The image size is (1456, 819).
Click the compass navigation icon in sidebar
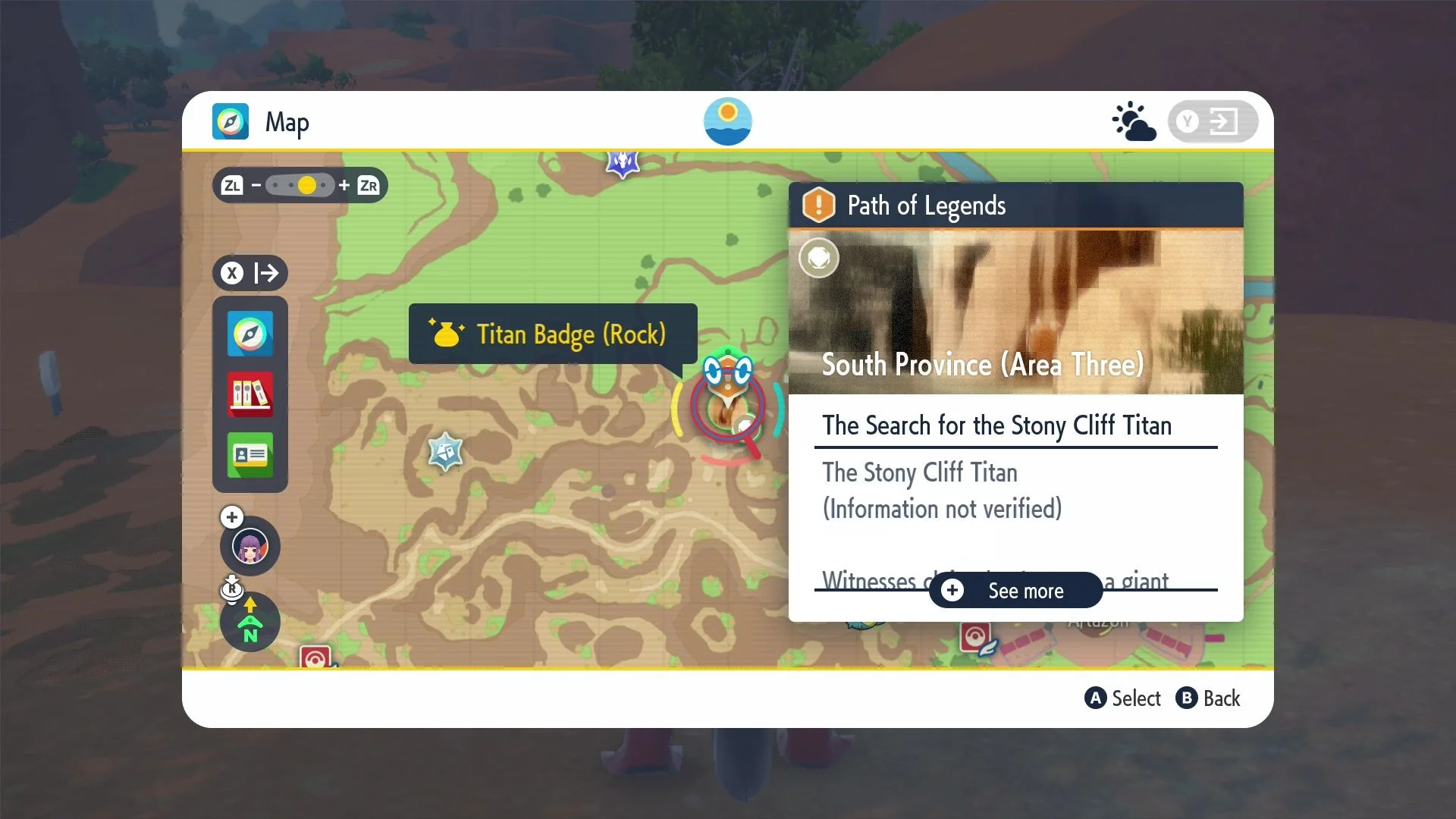click(249, 334)
